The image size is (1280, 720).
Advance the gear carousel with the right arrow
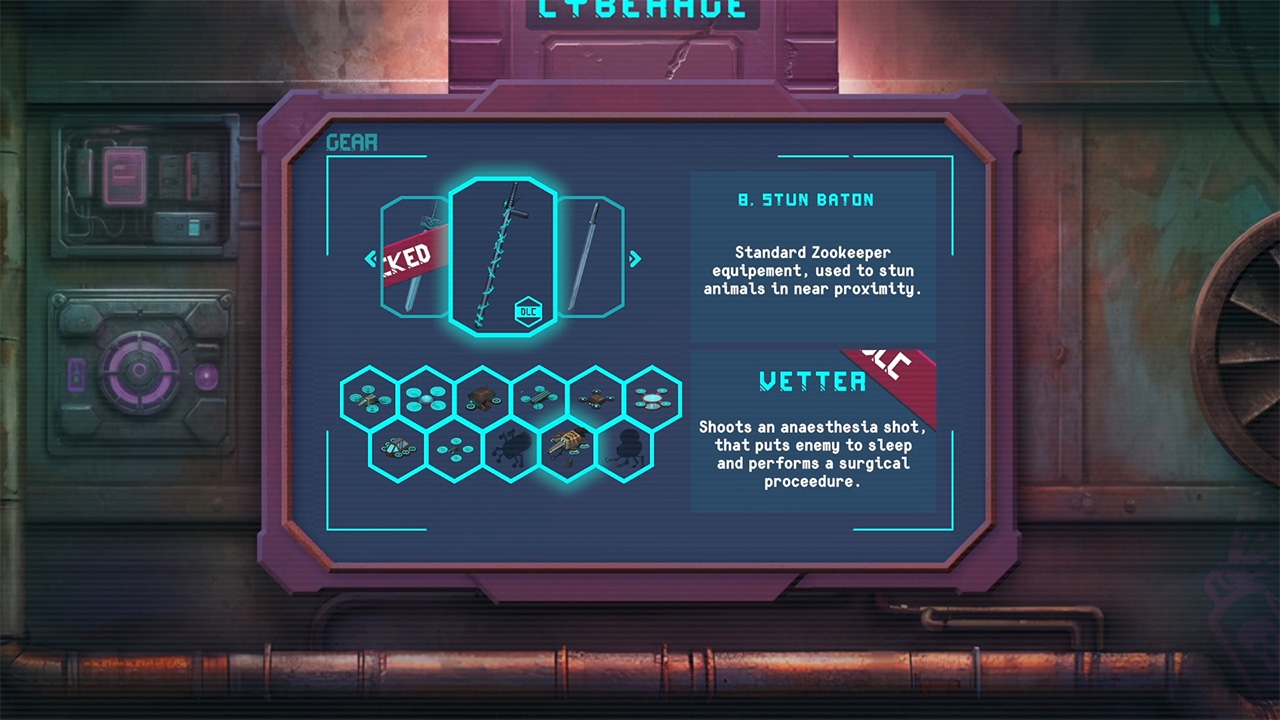(636, 259)
